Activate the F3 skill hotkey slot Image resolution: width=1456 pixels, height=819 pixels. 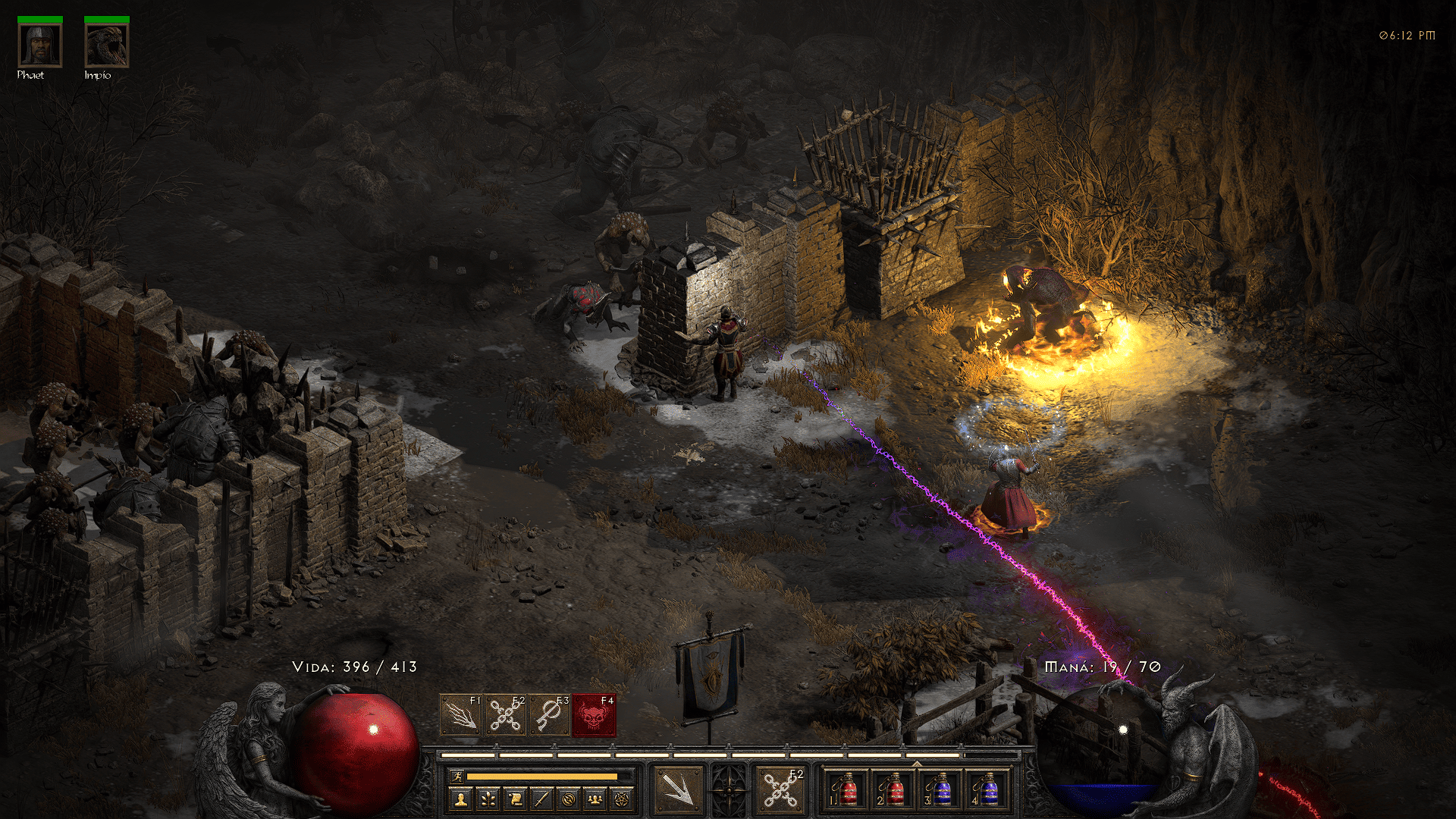pyautogui.click(x=550, y=714)
